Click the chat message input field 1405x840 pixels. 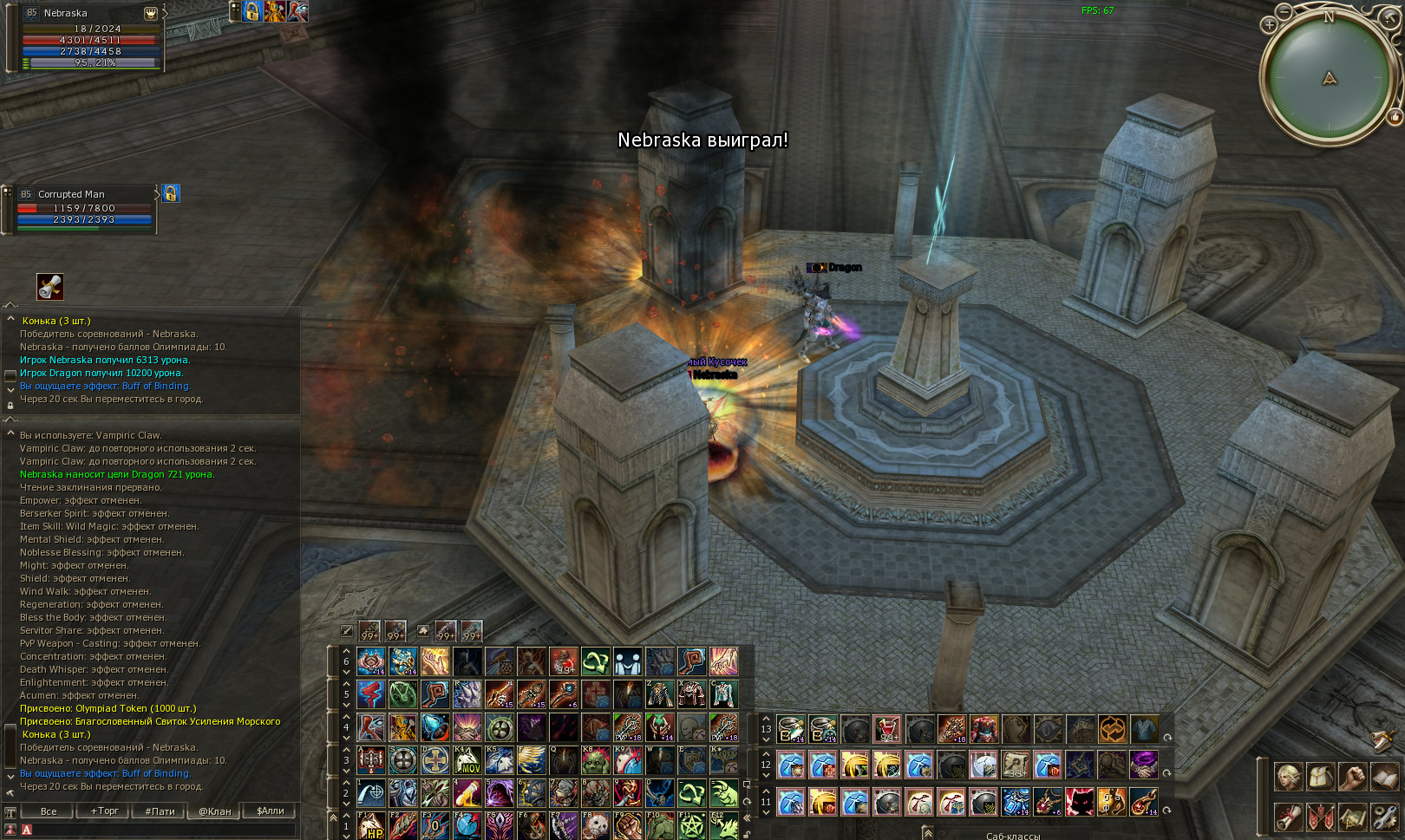pos(160,830)
